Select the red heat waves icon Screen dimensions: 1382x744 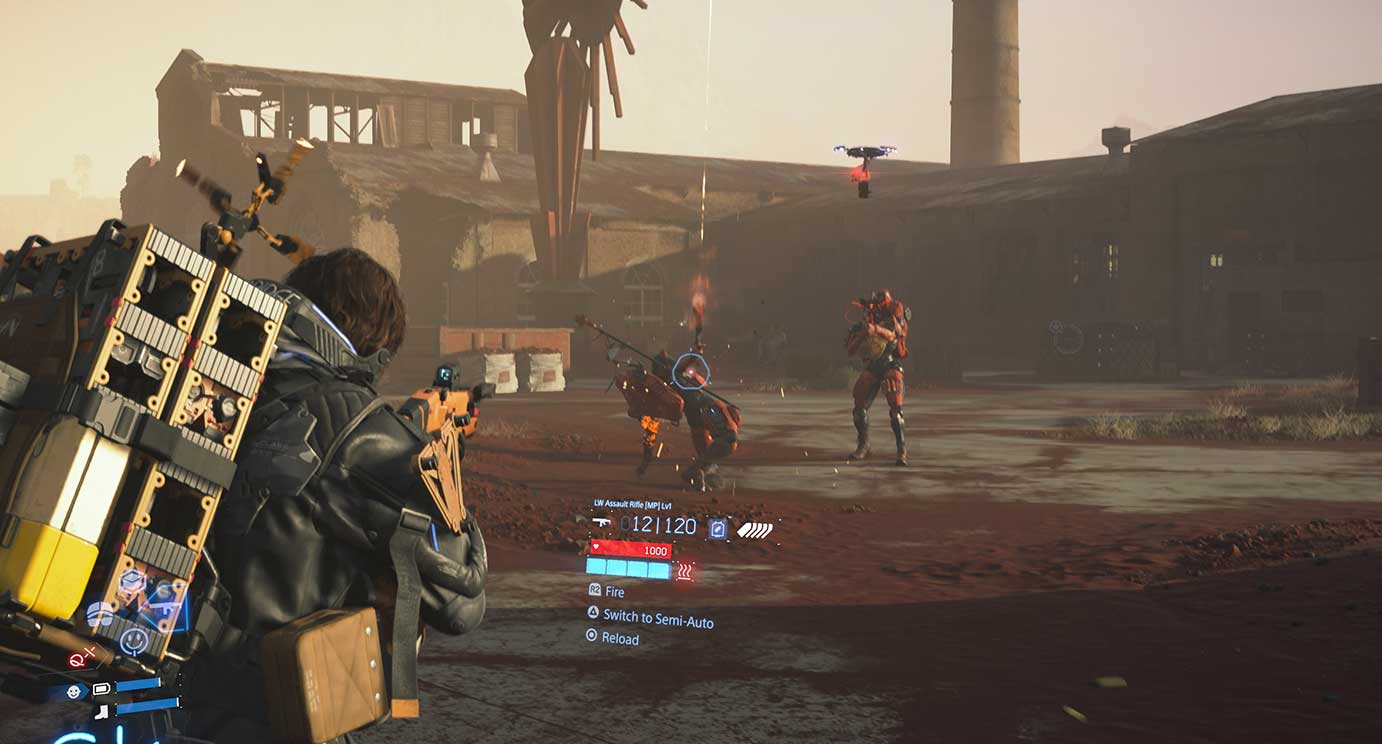tap(685, 571)
